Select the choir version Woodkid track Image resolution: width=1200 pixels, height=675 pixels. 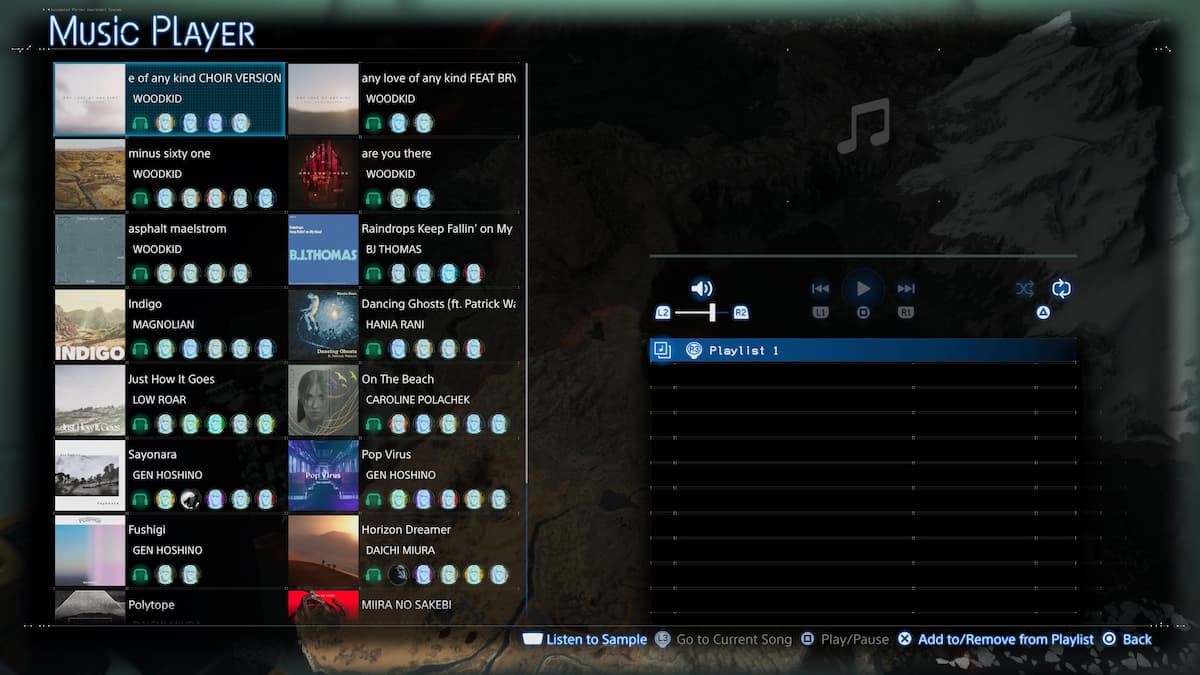pos(170,99)
